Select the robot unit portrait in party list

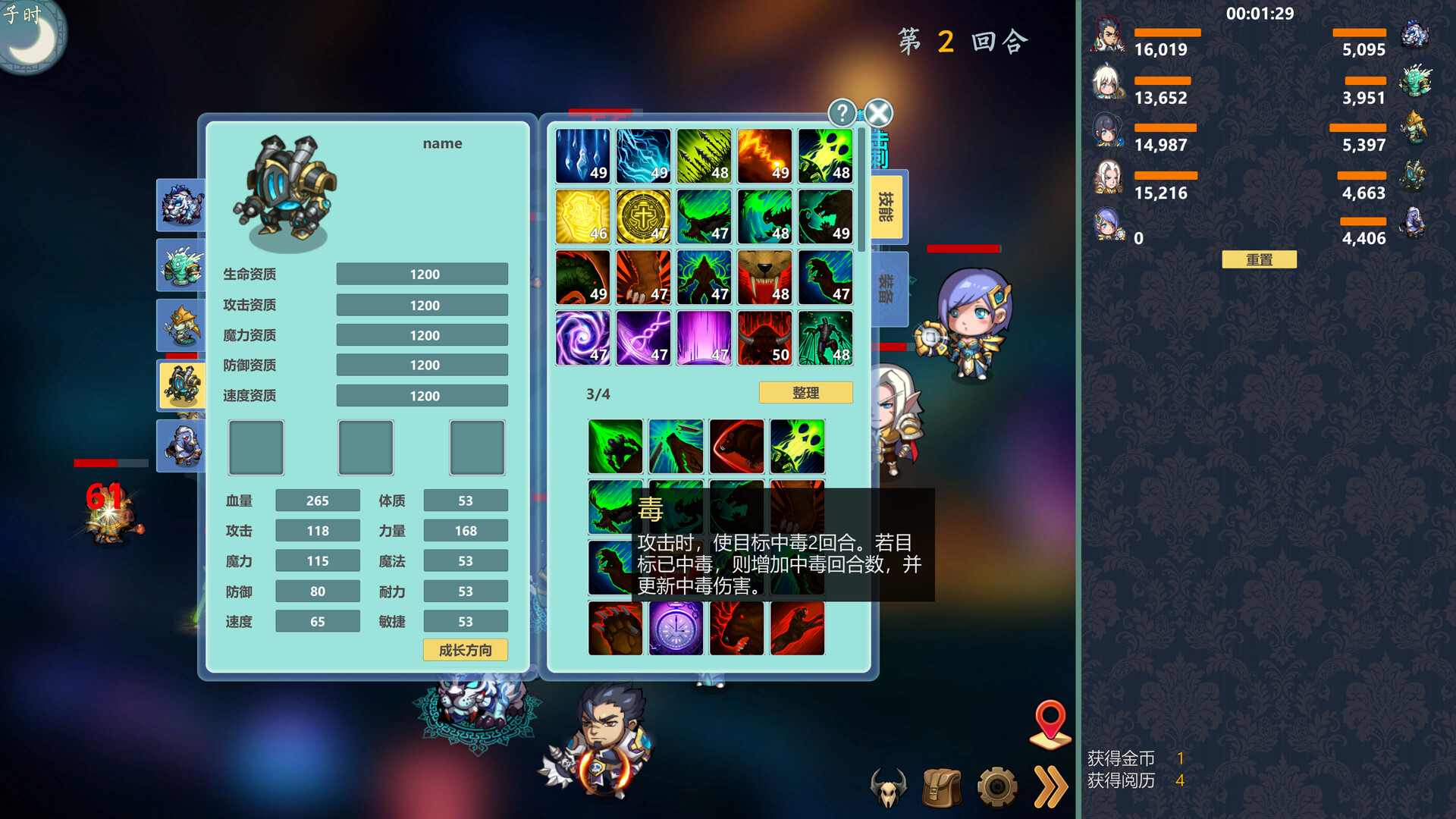pos(182,385)
